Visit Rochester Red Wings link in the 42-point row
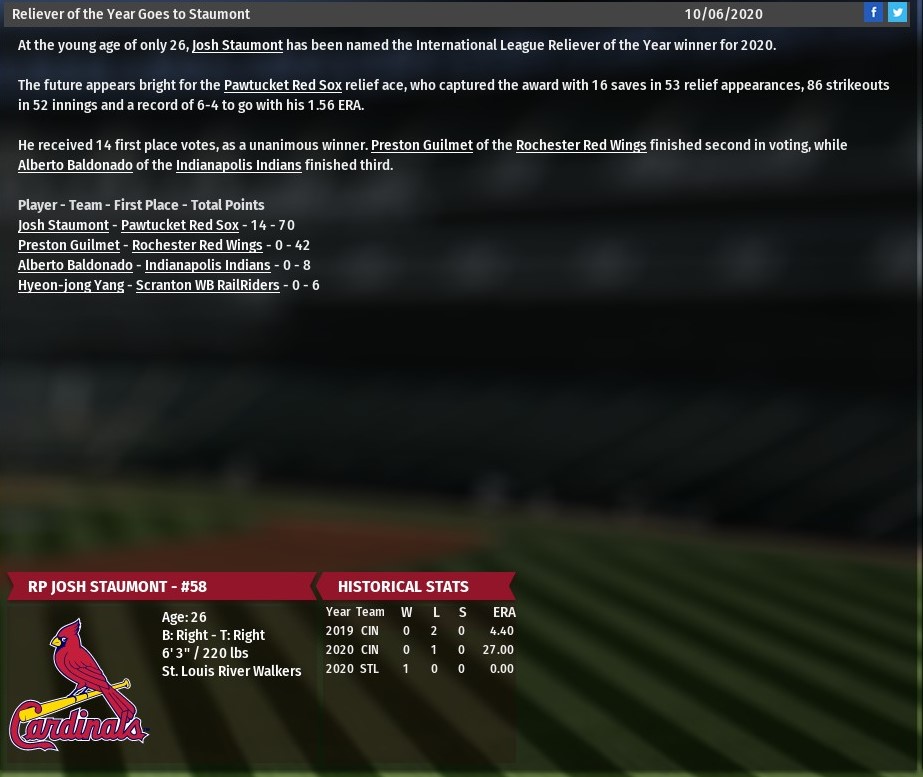 point(197,245)
